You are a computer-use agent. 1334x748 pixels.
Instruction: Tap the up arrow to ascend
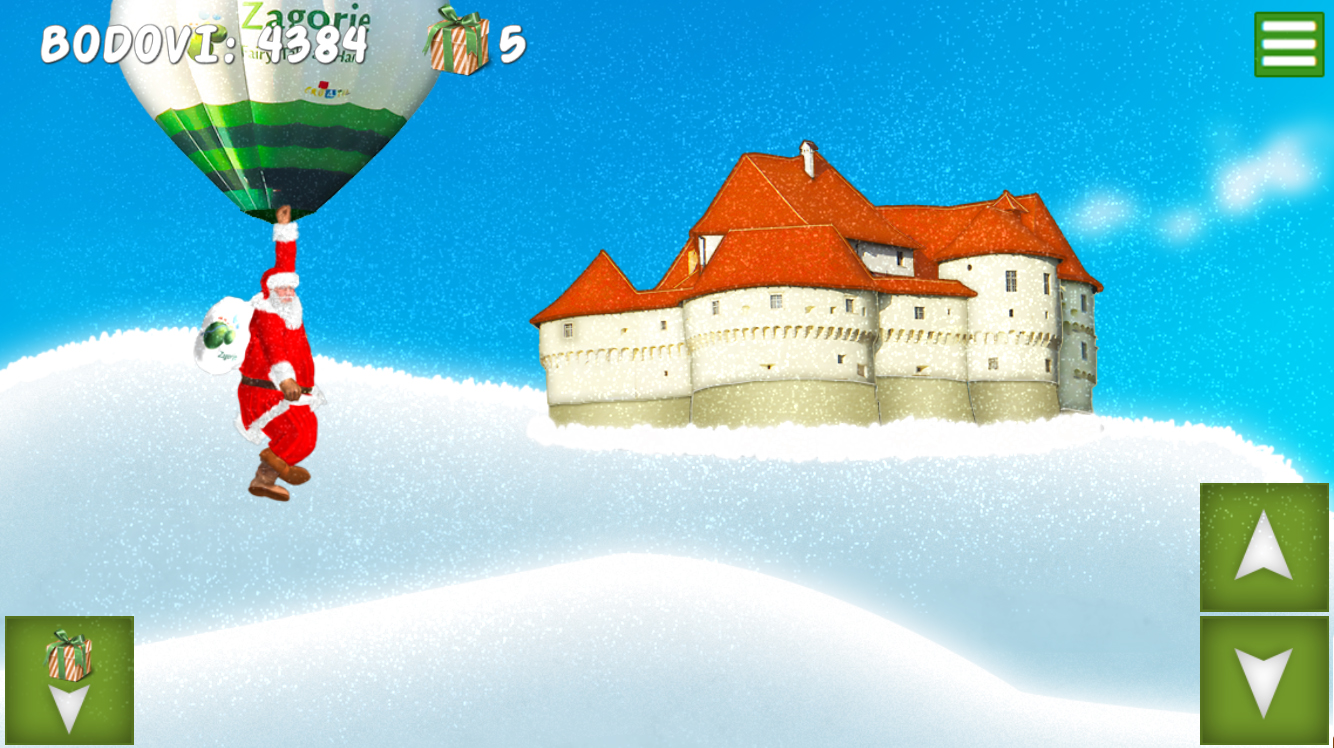coord(1264,547)
